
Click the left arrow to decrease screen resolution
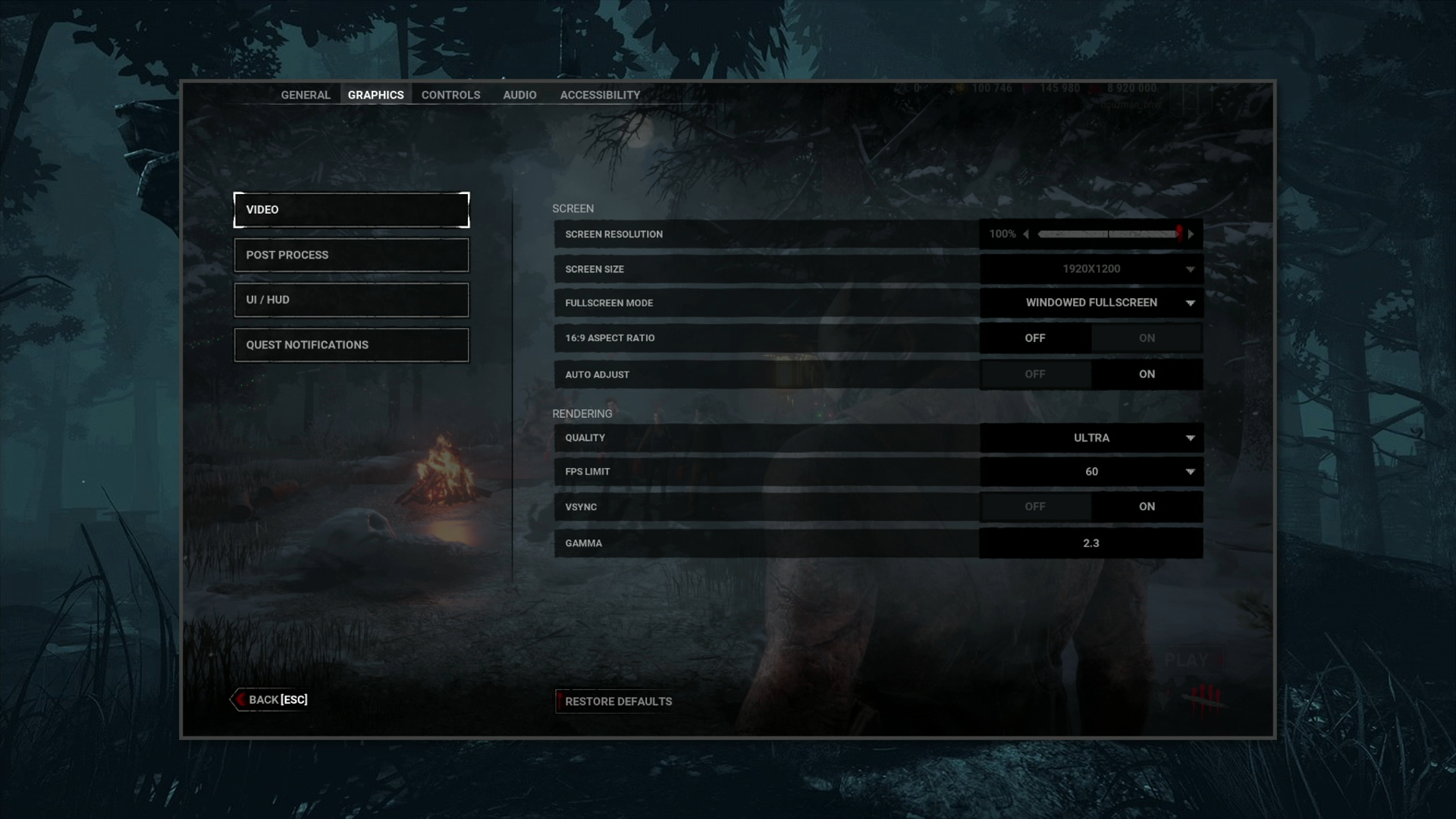click(1028, 234)
